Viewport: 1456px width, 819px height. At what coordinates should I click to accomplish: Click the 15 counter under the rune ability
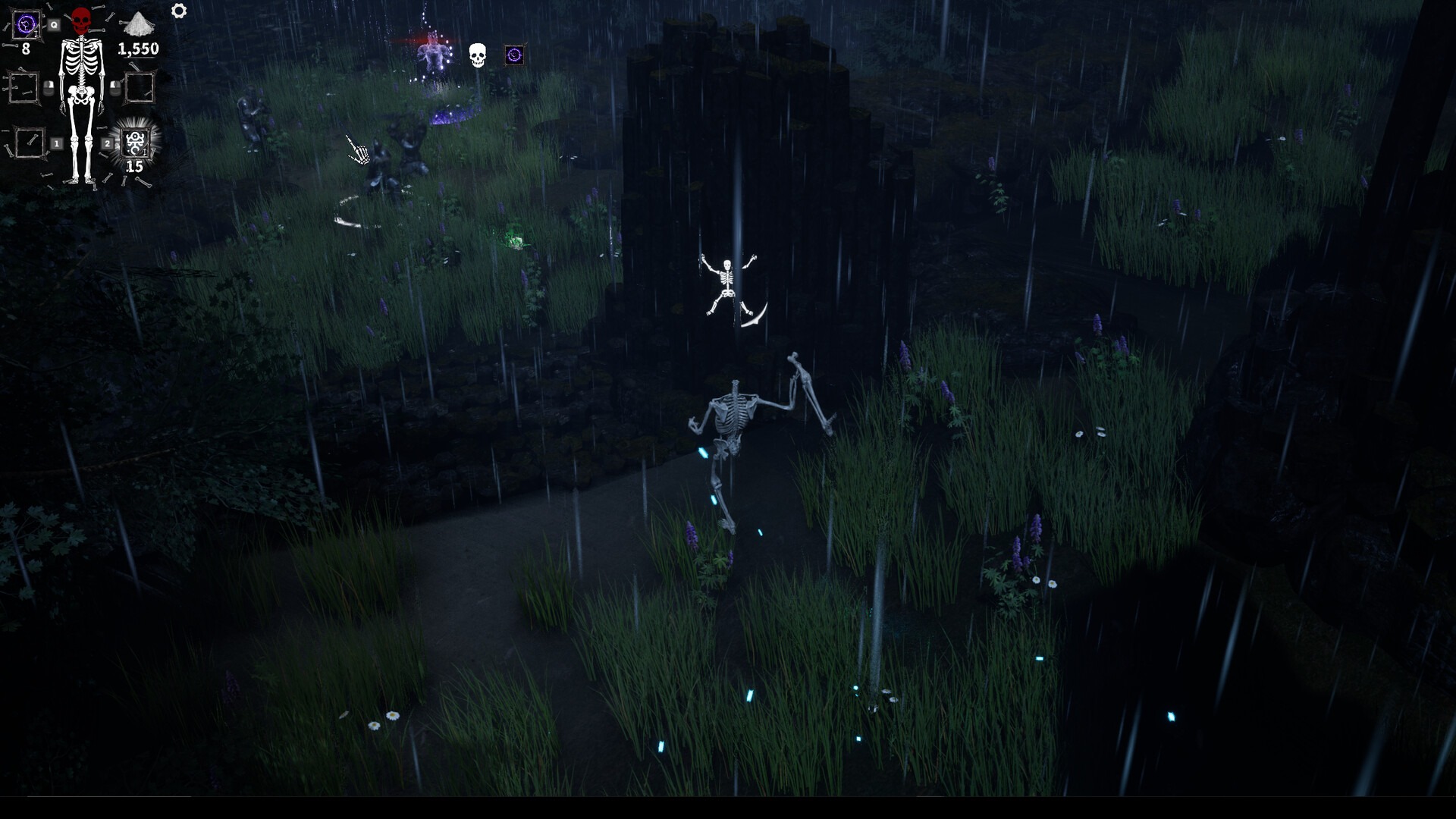click(135, 165)
